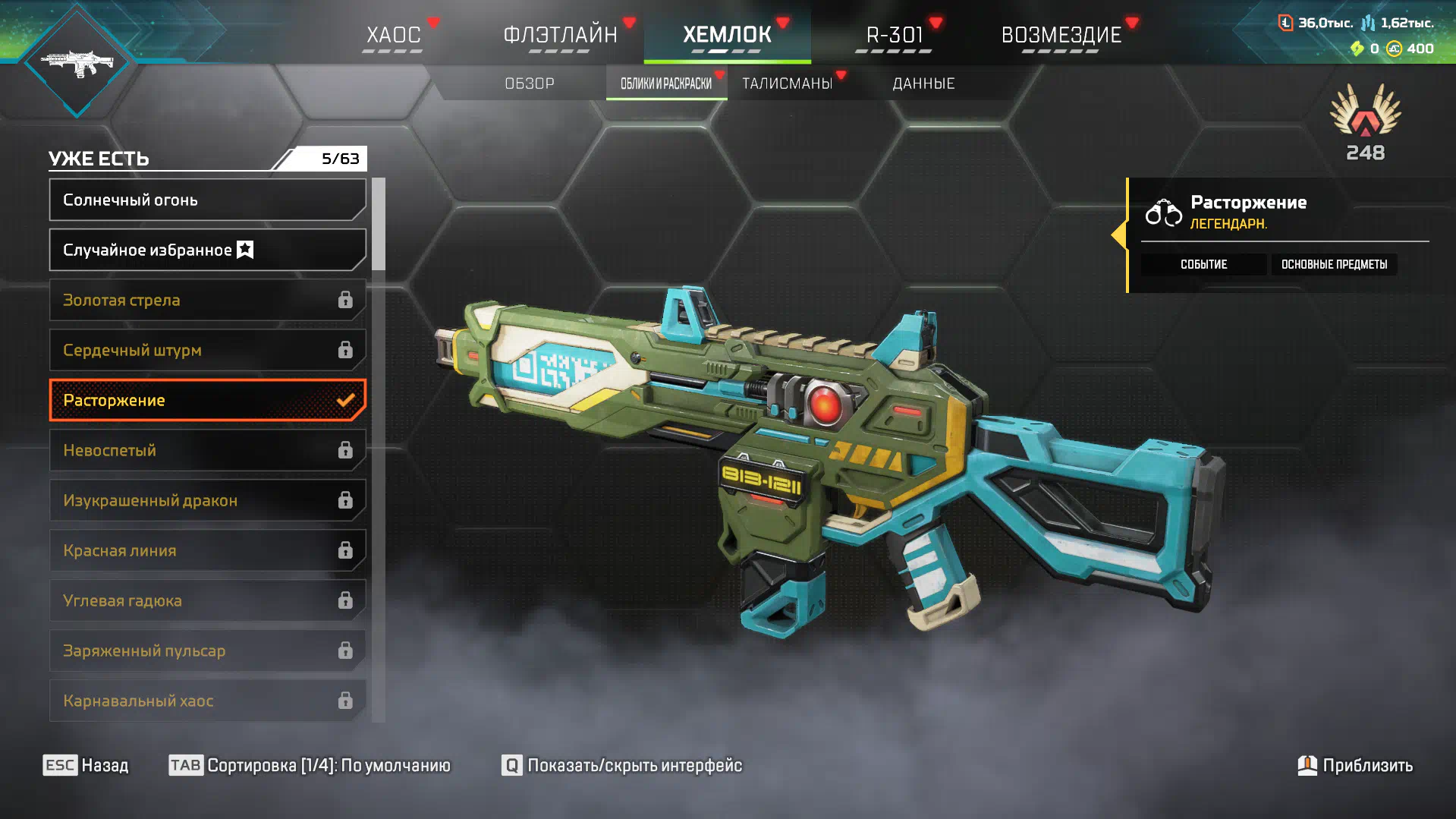Preview the Невоспетый skin
This screenshot has width=1456, height=819.
click(x=207, y=450)
